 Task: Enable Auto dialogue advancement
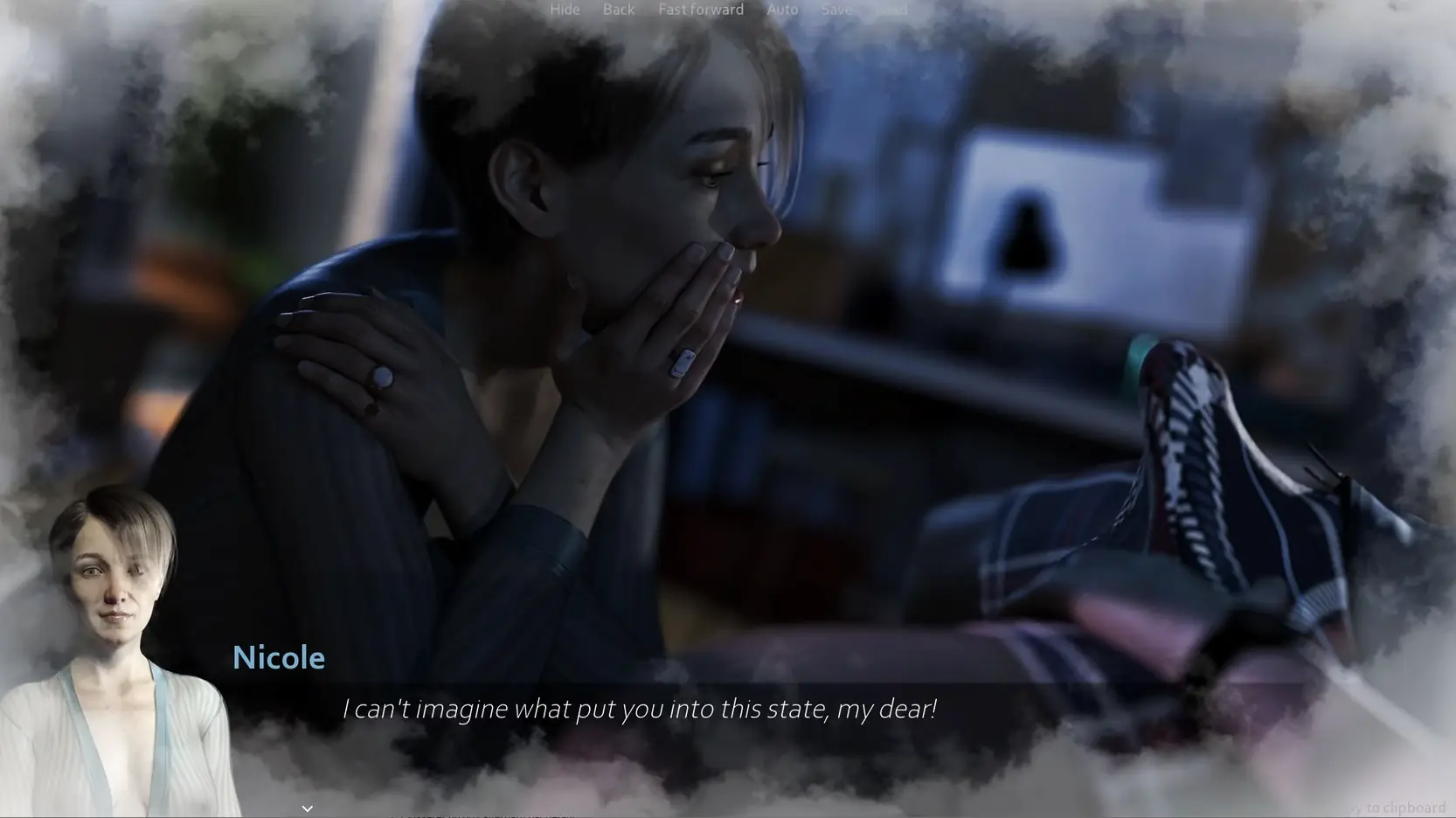point(782,10)
